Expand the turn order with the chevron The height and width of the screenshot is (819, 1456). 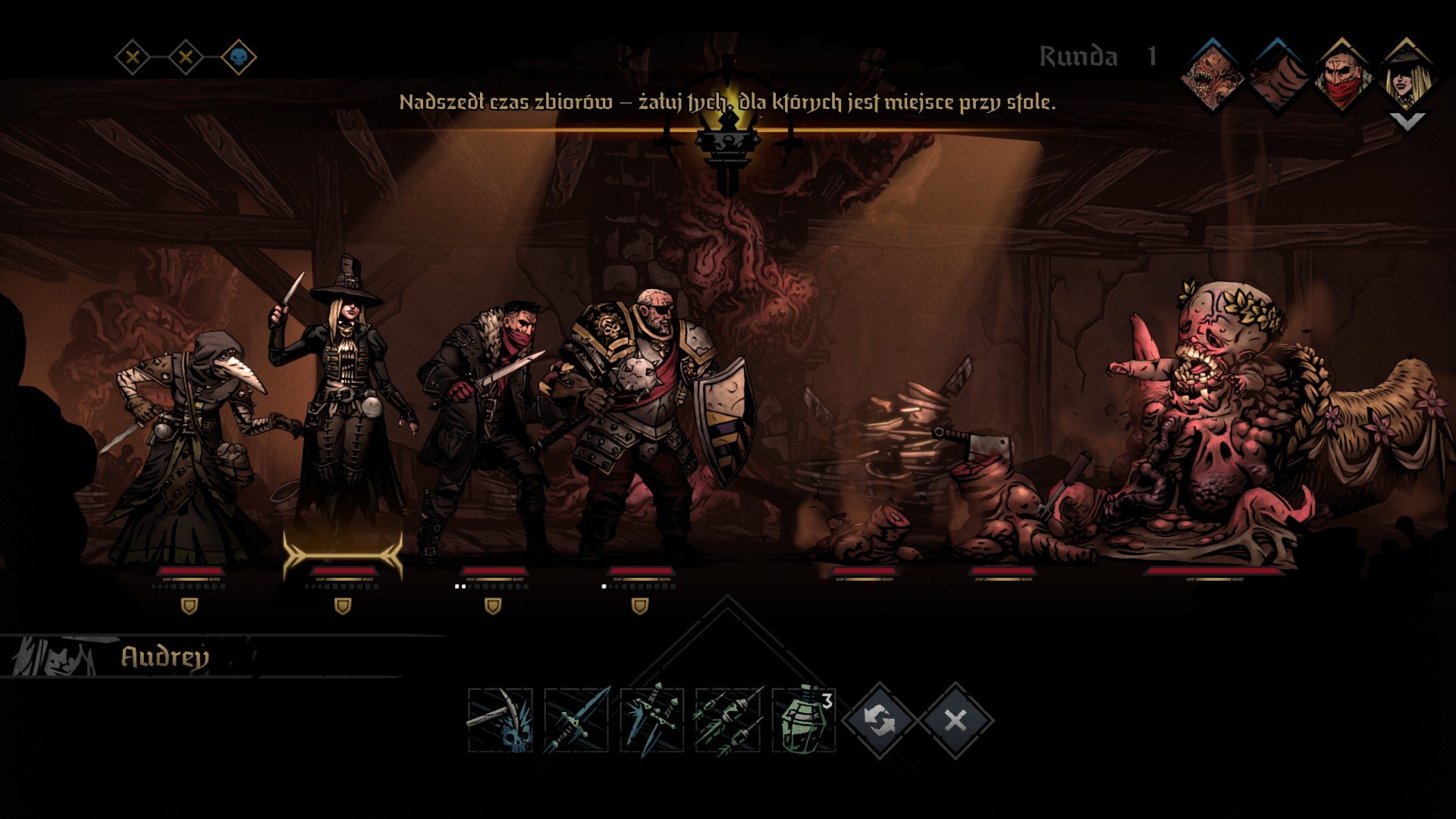point(1407,121)
